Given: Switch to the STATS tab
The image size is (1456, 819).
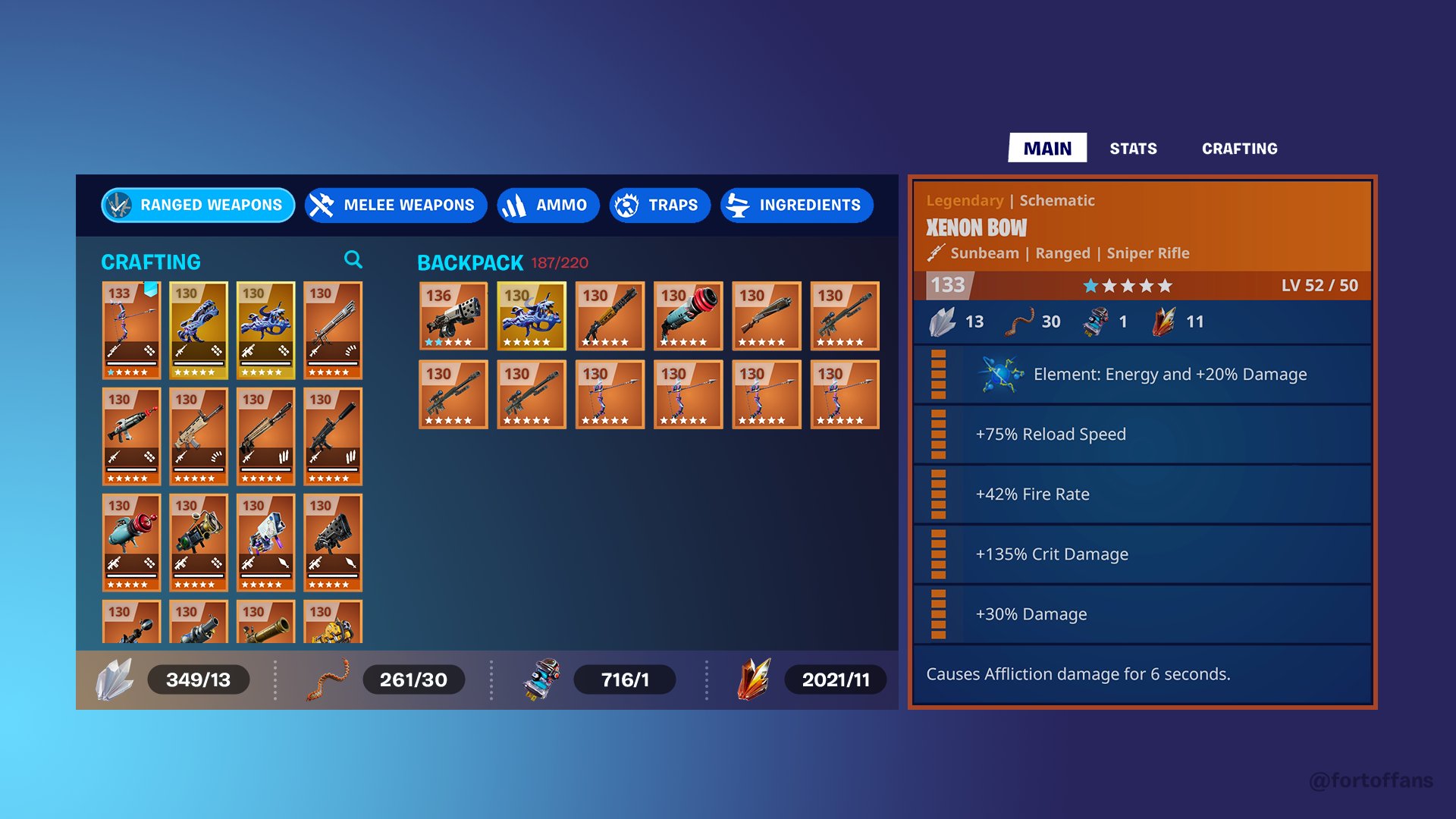Looking at the screenshot, I should pyautogui.click(x=1133, y=148).
